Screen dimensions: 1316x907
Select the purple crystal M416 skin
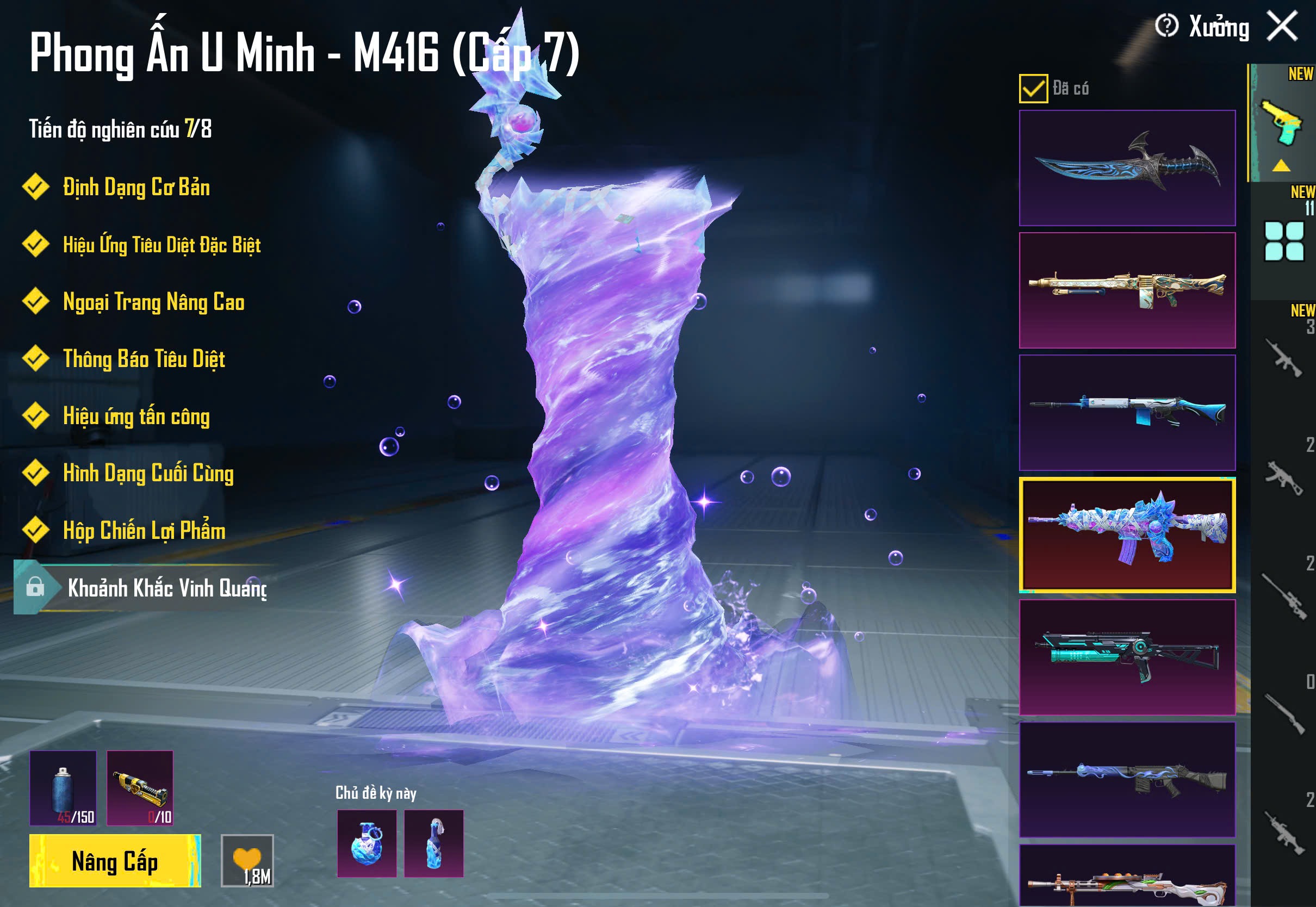[1127, 535]
